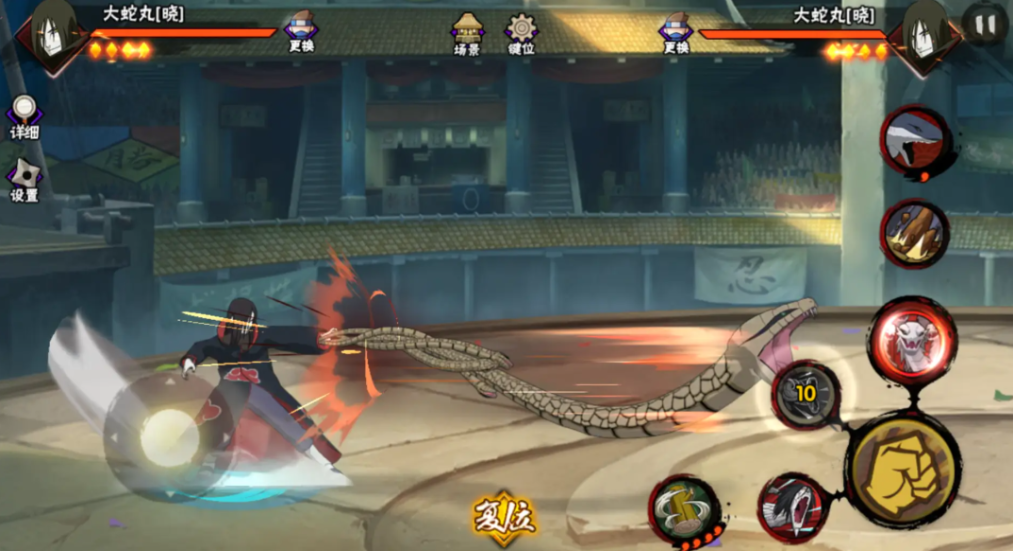Click 更换 beside the left player's health bar
The height and width of the screenshot is (551, 1013).
click(301, 31)
